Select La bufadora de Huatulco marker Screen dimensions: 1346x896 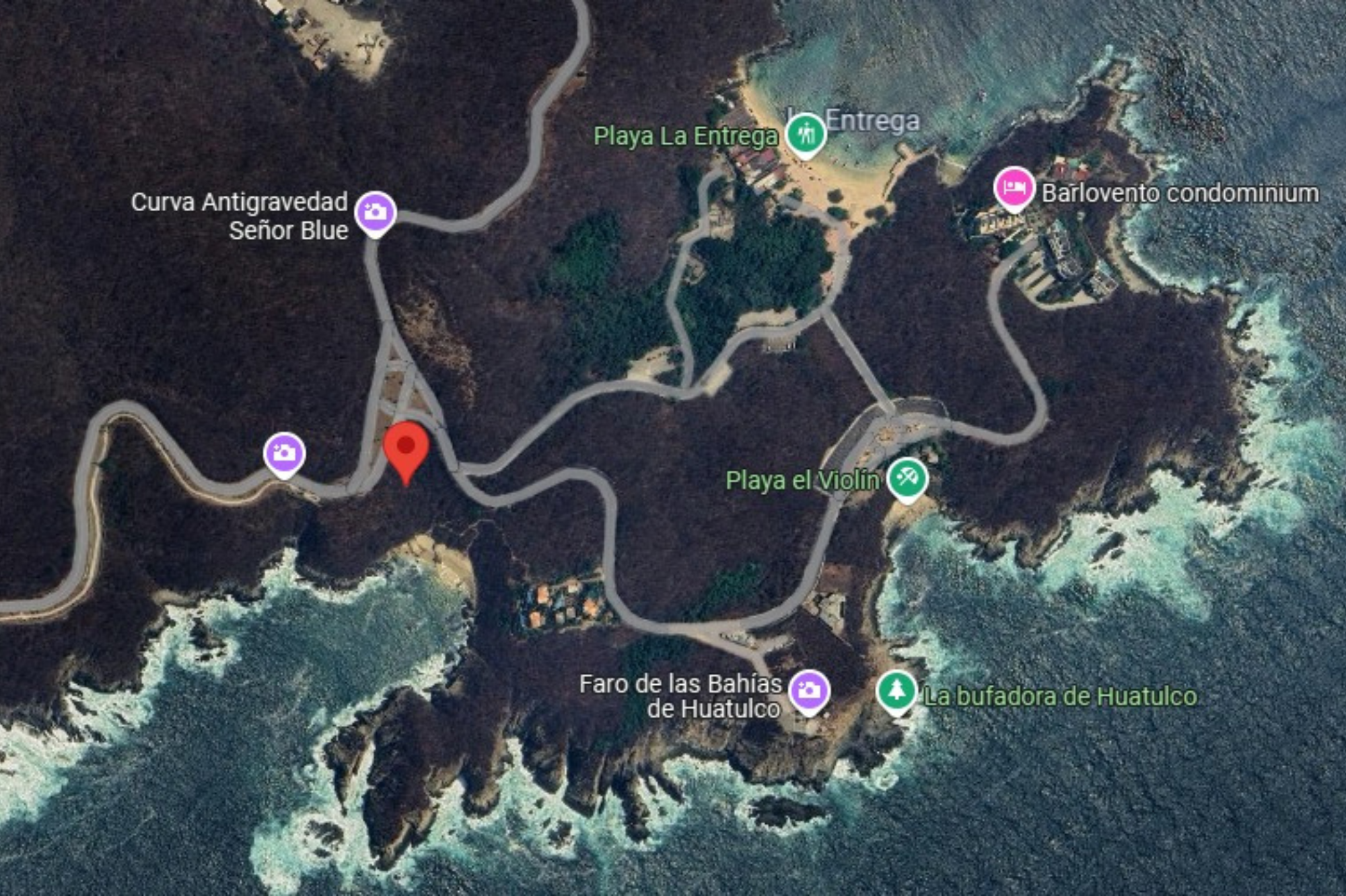[x=896, y=691]
